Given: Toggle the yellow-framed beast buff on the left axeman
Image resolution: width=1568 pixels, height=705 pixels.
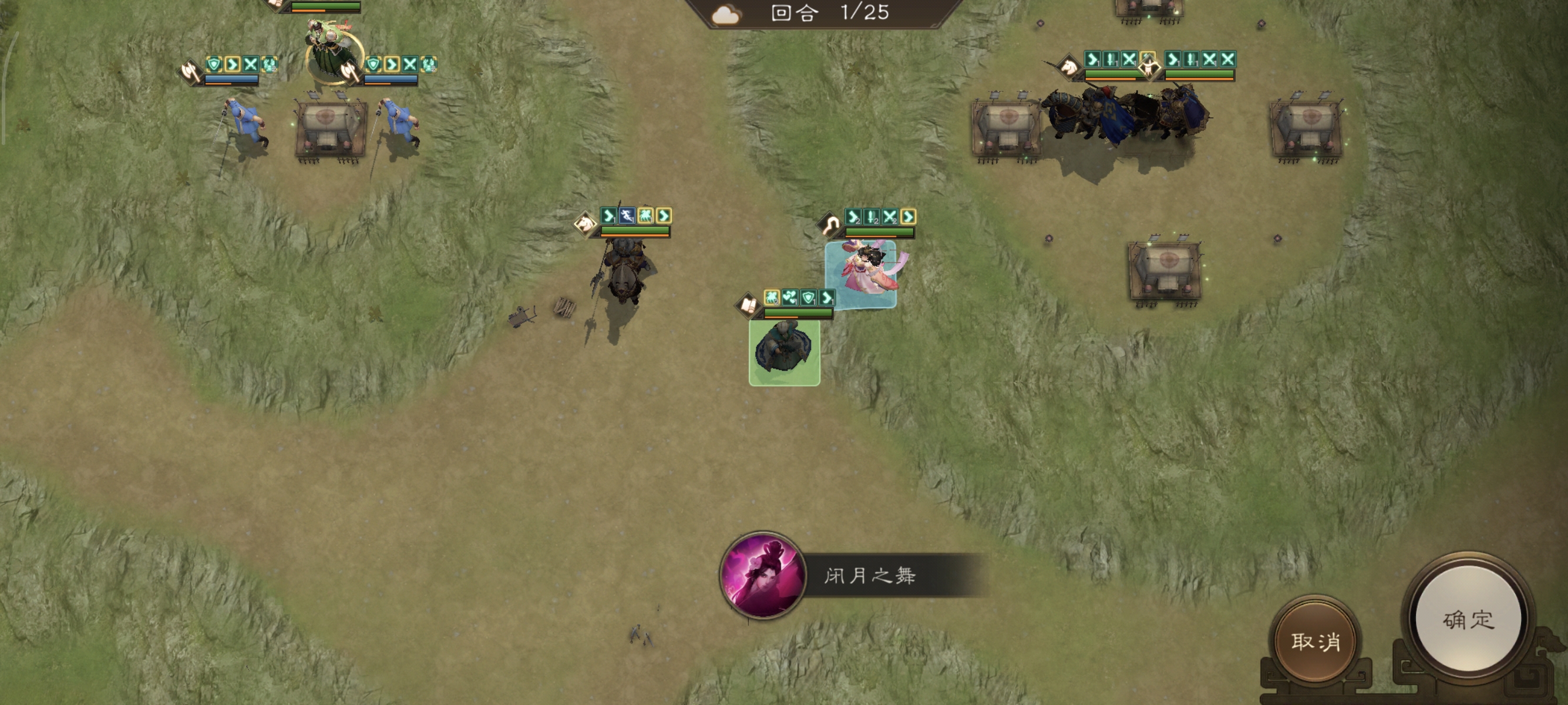Looking at the screenshot, I should pyautogui.click(x=269, y=65).
